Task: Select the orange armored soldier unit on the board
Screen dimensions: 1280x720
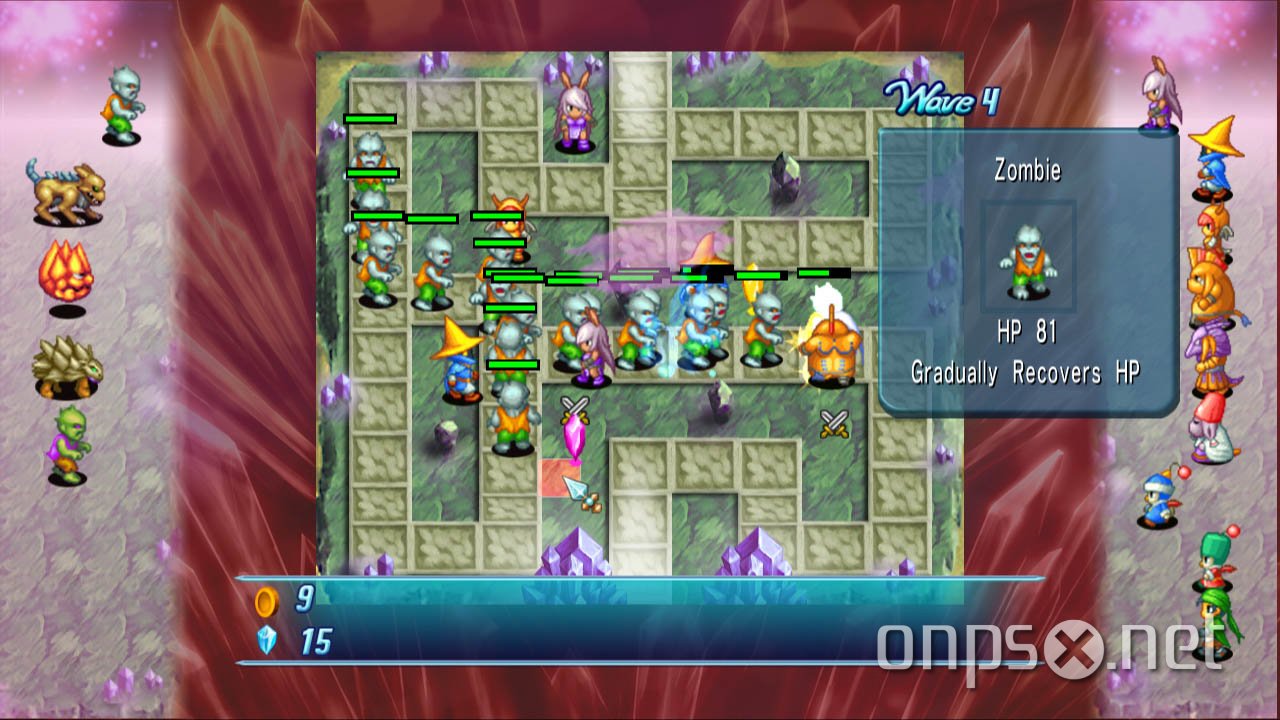Action: [x=829, y=346]
